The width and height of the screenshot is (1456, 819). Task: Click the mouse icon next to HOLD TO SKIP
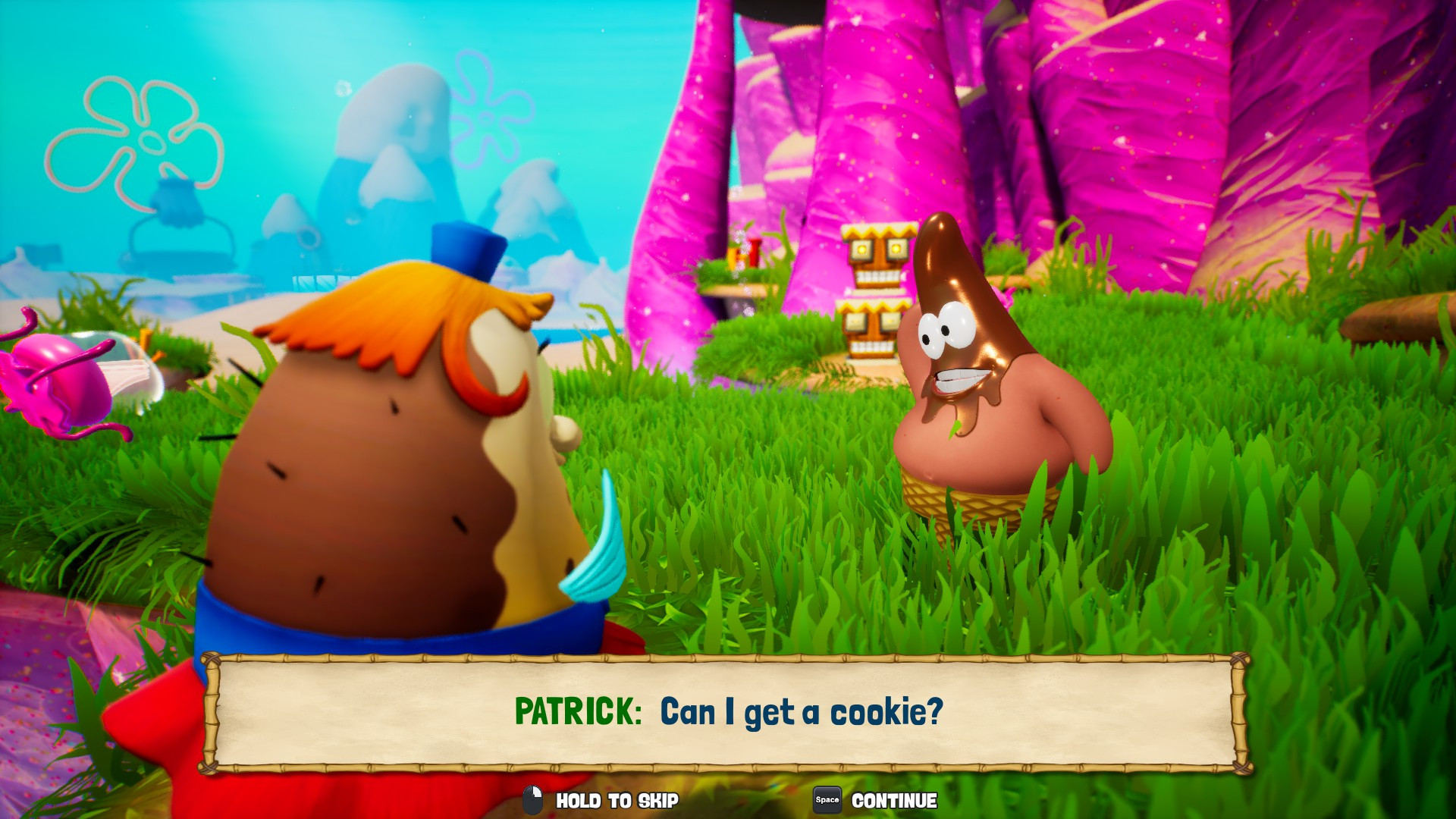click(x=533, y=800)
